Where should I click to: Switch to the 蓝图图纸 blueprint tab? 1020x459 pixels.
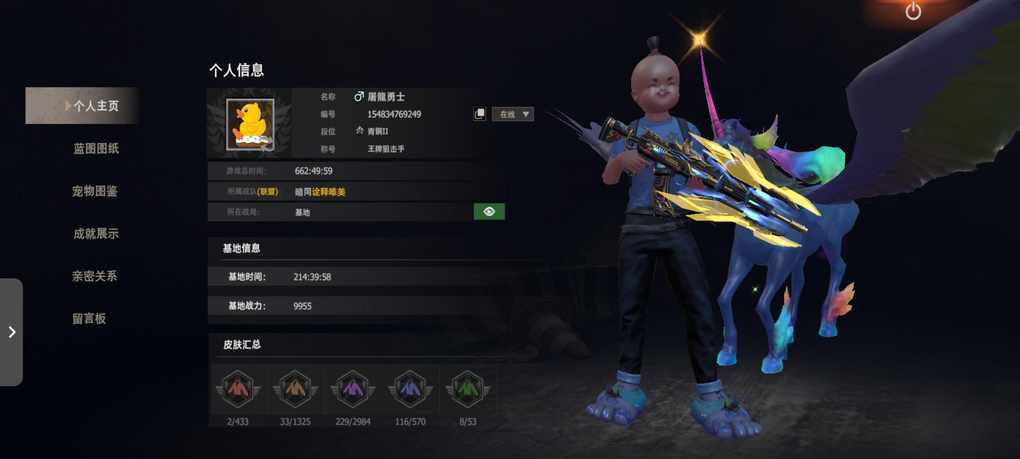click(96, 149)
